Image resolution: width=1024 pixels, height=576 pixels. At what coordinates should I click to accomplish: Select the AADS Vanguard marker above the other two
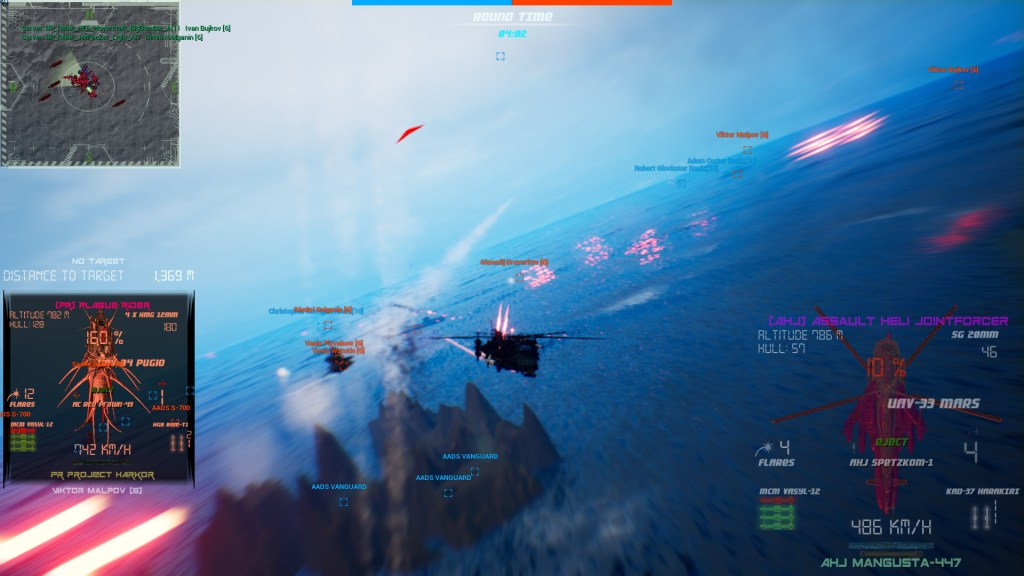click(470, 457)
